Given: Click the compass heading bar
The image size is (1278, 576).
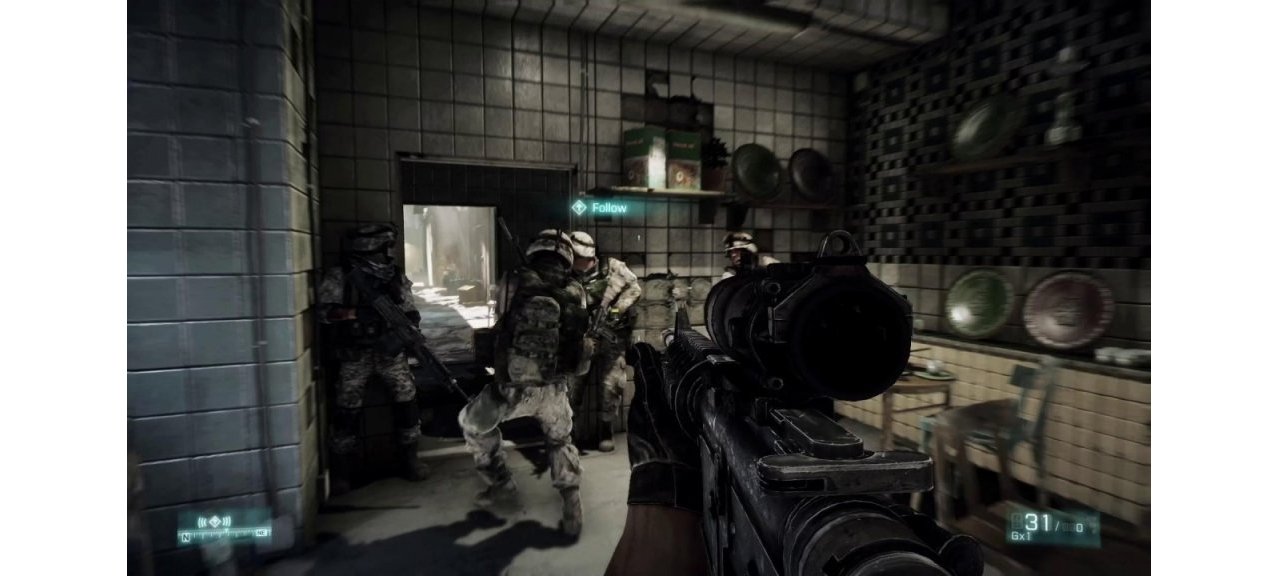Looking at the screenshot, I should 224,536.
